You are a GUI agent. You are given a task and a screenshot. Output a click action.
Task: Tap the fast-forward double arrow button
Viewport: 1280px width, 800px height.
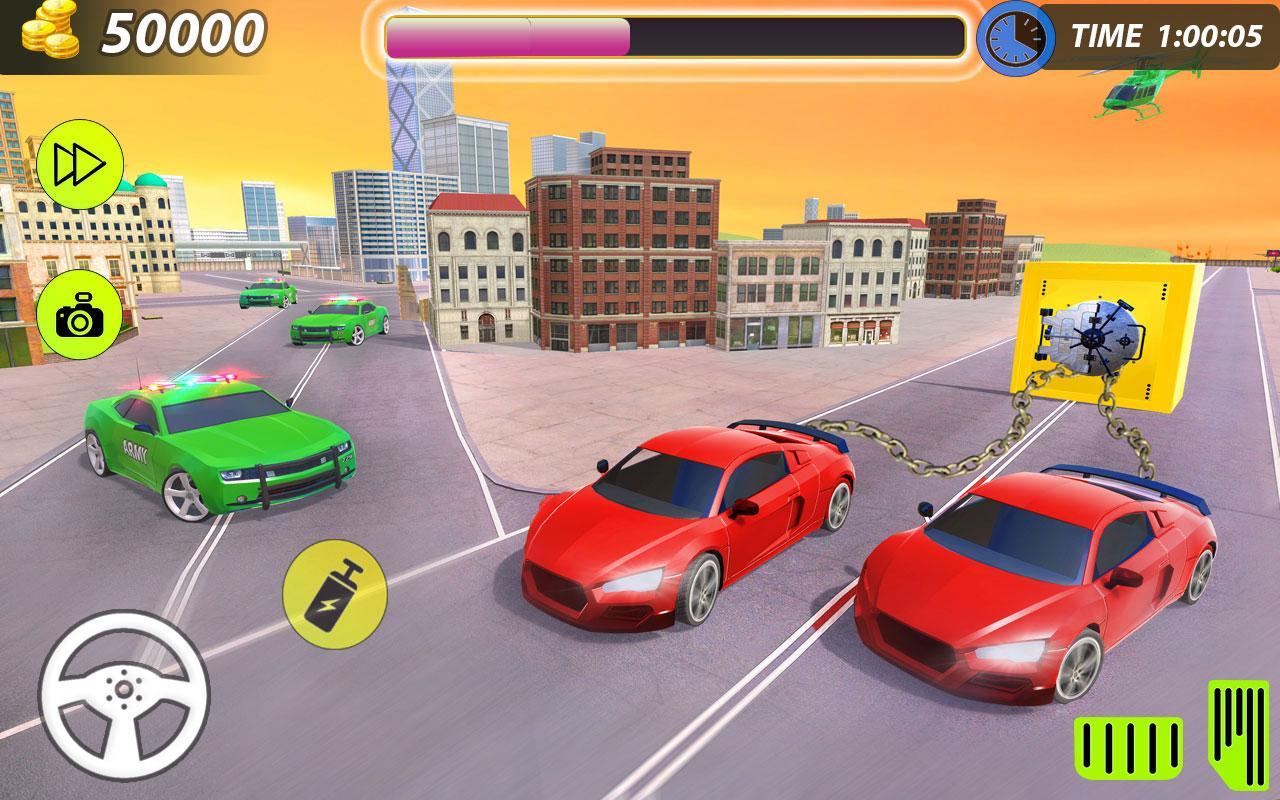[x=80, y=165]
